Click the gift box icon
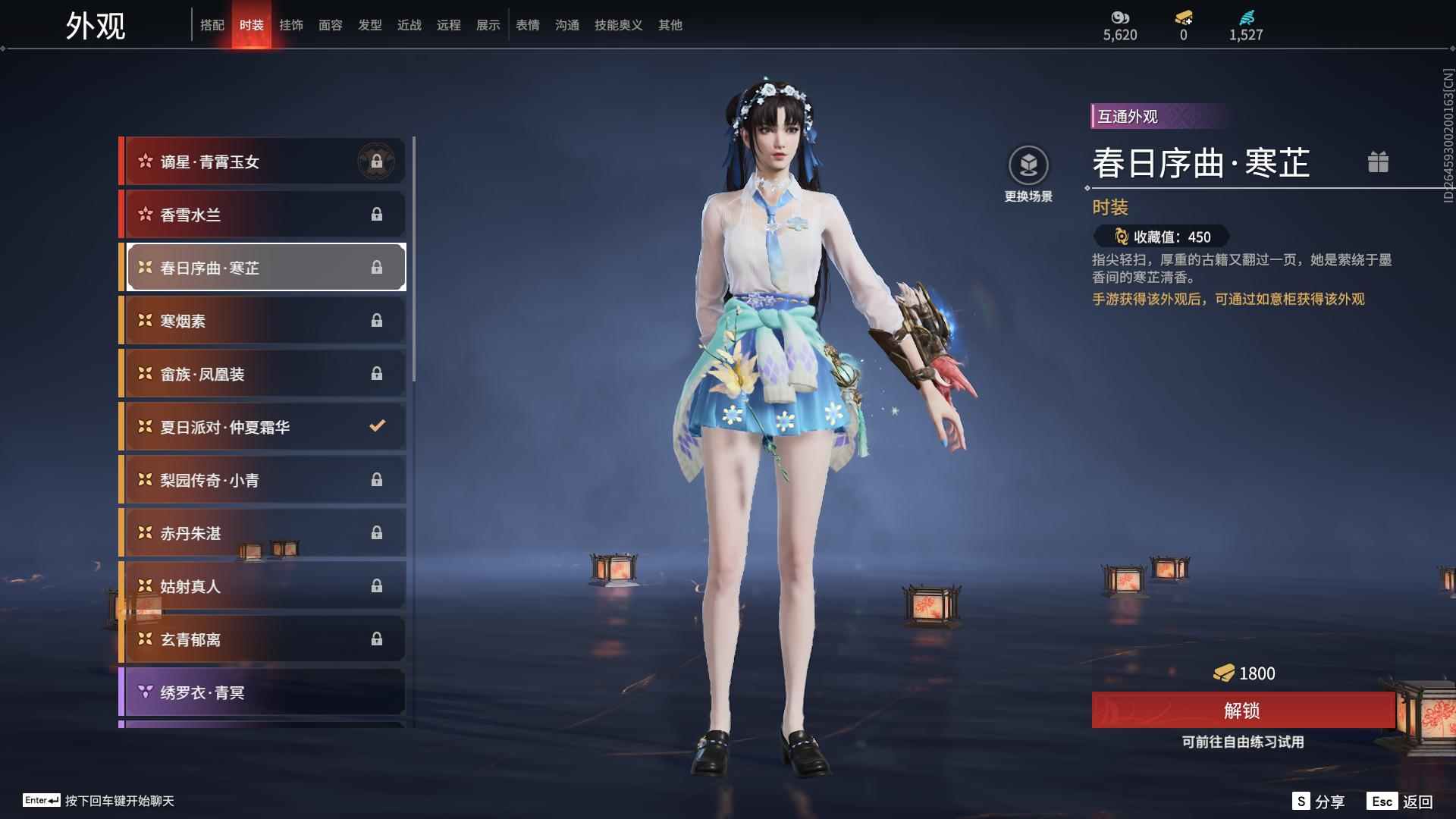 (1378, 162)
